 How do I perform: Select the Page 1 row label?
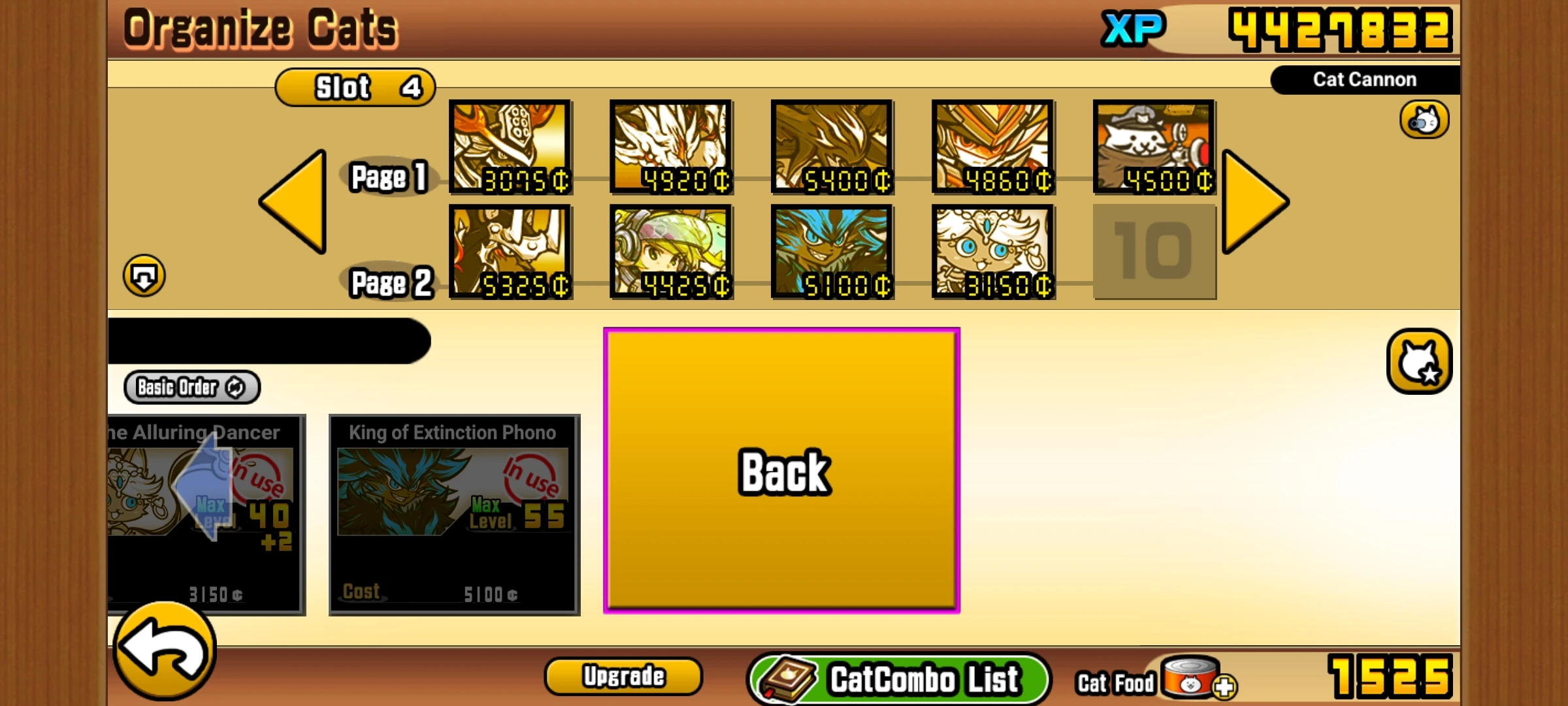coord(389,176)
